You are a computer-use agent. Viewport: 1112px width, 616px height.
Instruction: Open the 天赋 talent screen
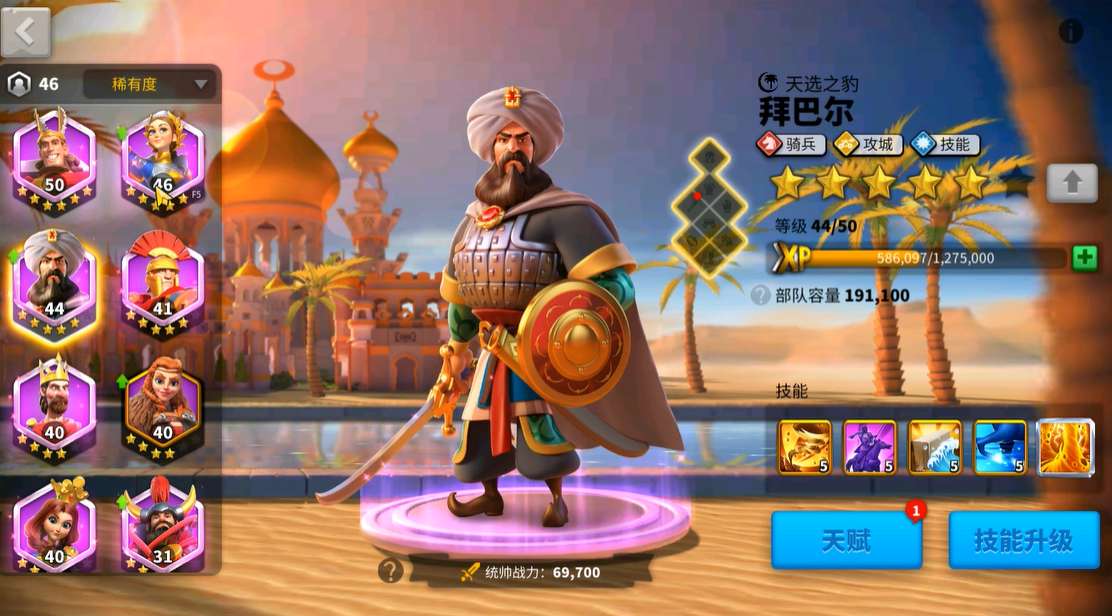[846, 541]
